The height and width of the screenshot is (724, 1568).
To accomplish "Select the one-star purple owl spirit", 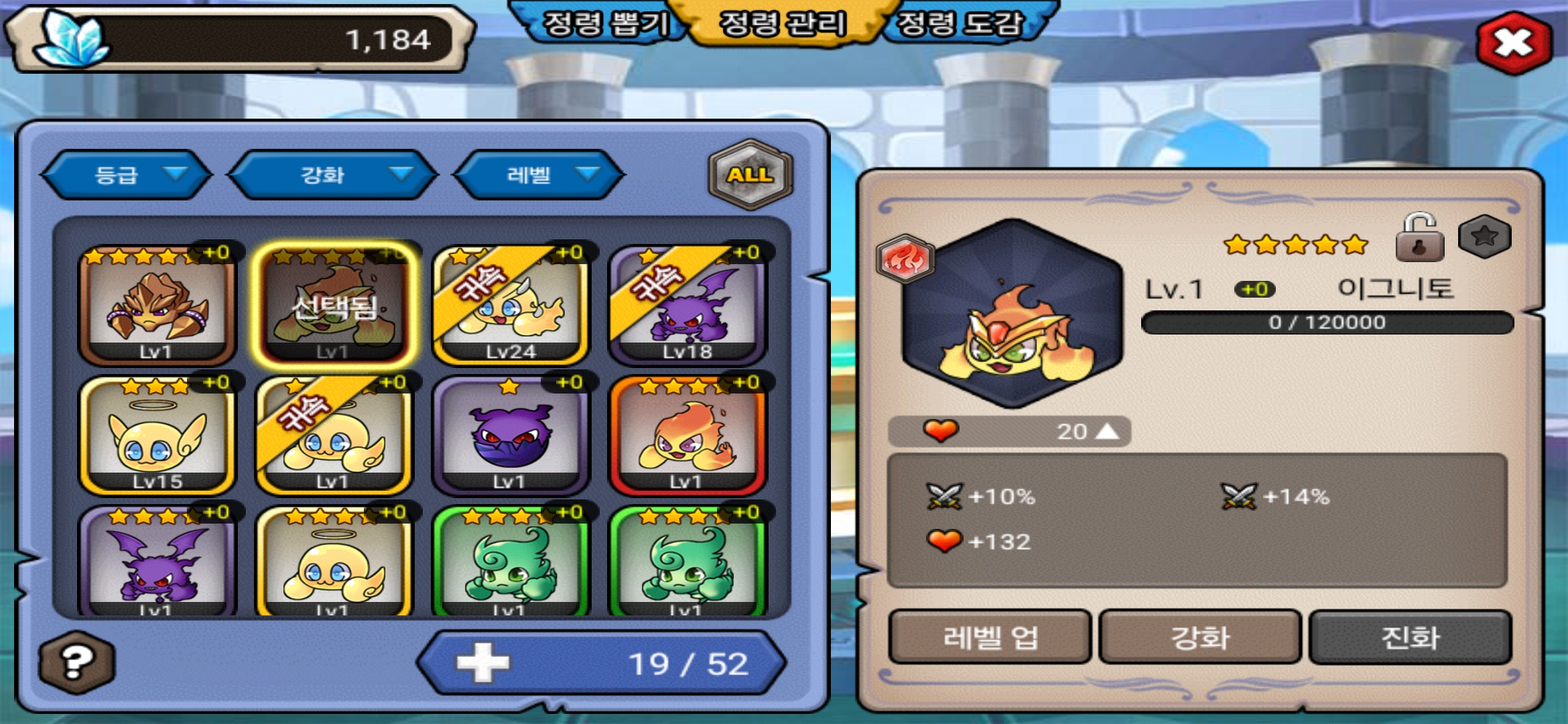I will click(511, 436).
